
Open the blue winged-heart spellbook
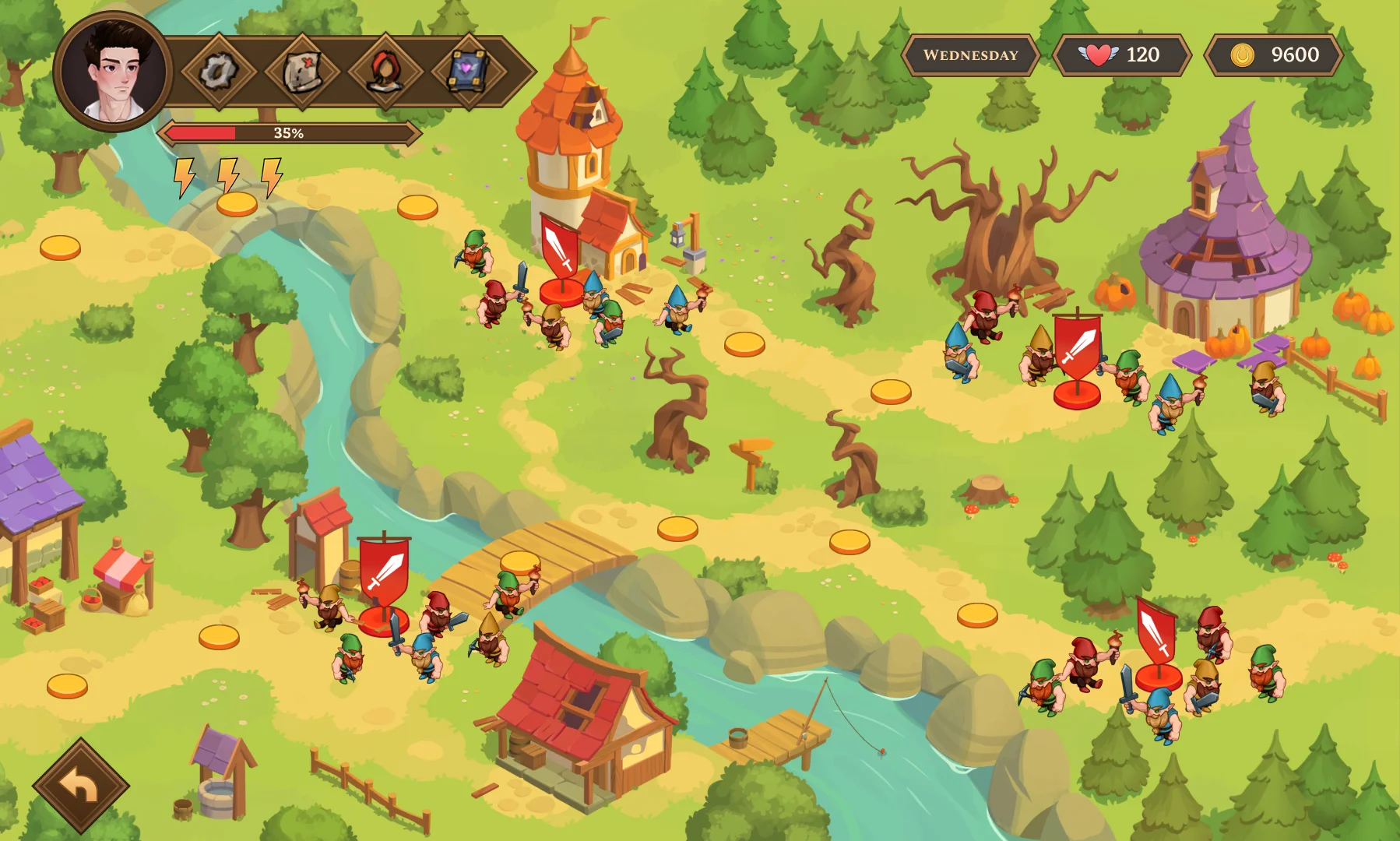(468, 72)
